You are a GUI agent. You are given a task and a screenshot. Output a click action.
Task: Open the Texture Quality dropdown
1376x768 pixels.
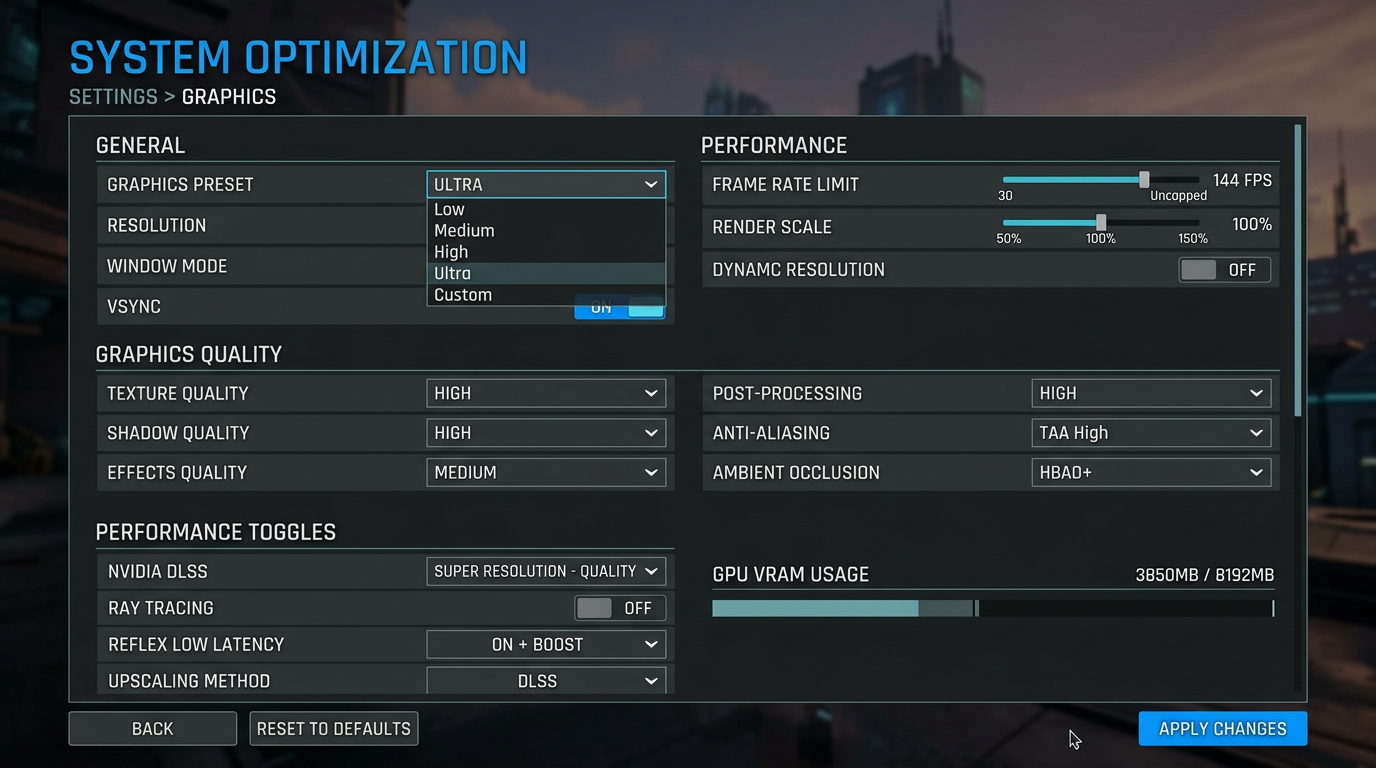(x=546, y=393)
